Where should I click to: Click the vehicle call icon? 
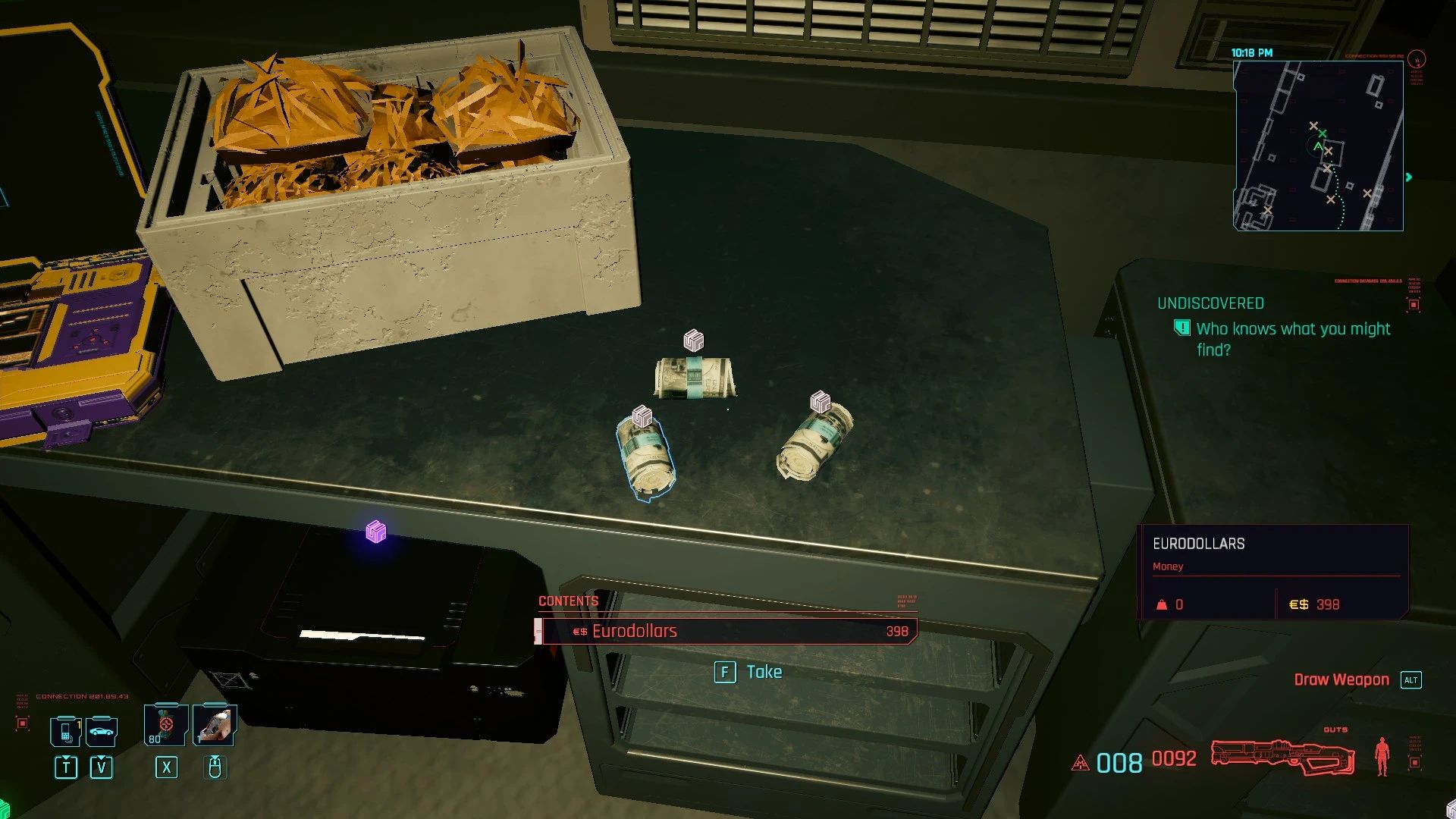tap(101, 732)
